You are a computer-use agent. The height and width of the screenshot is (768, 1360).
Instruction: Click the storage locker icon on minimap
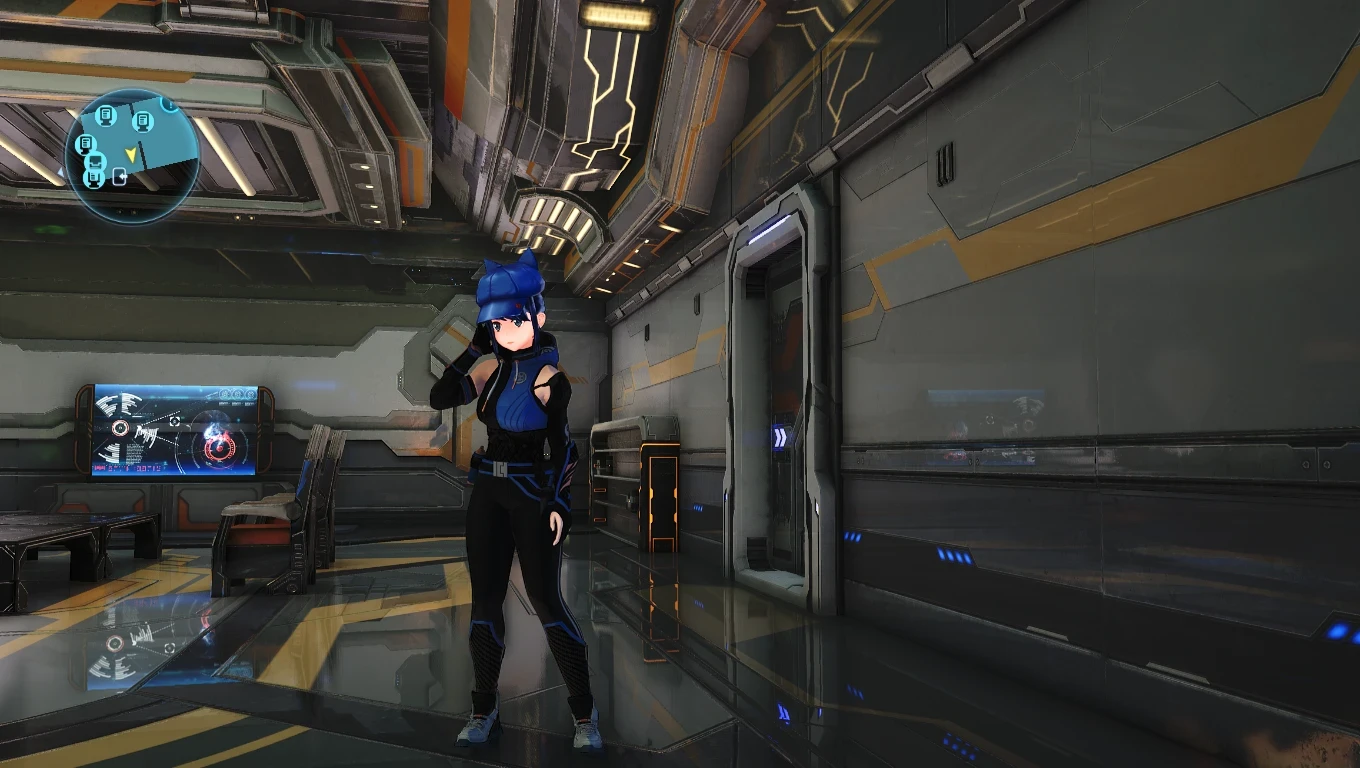pos(96,161)
